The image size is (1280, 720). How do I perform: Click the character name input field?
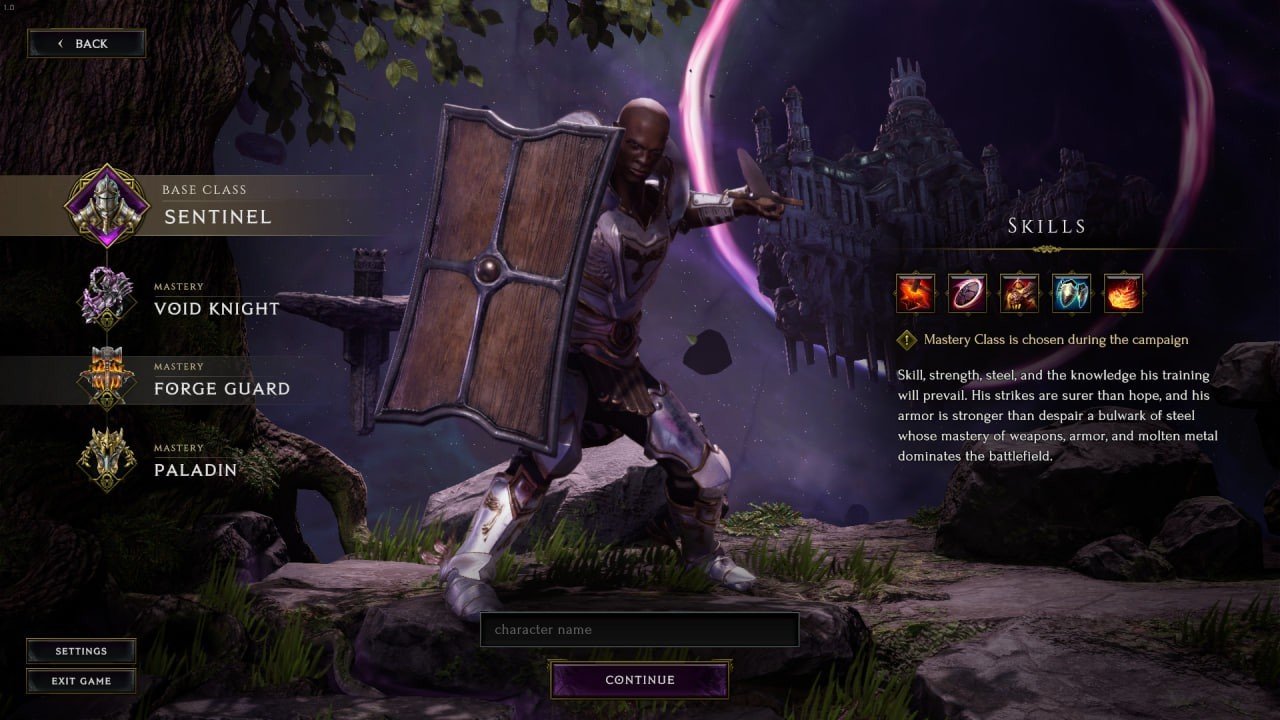[x=639, y=630]
